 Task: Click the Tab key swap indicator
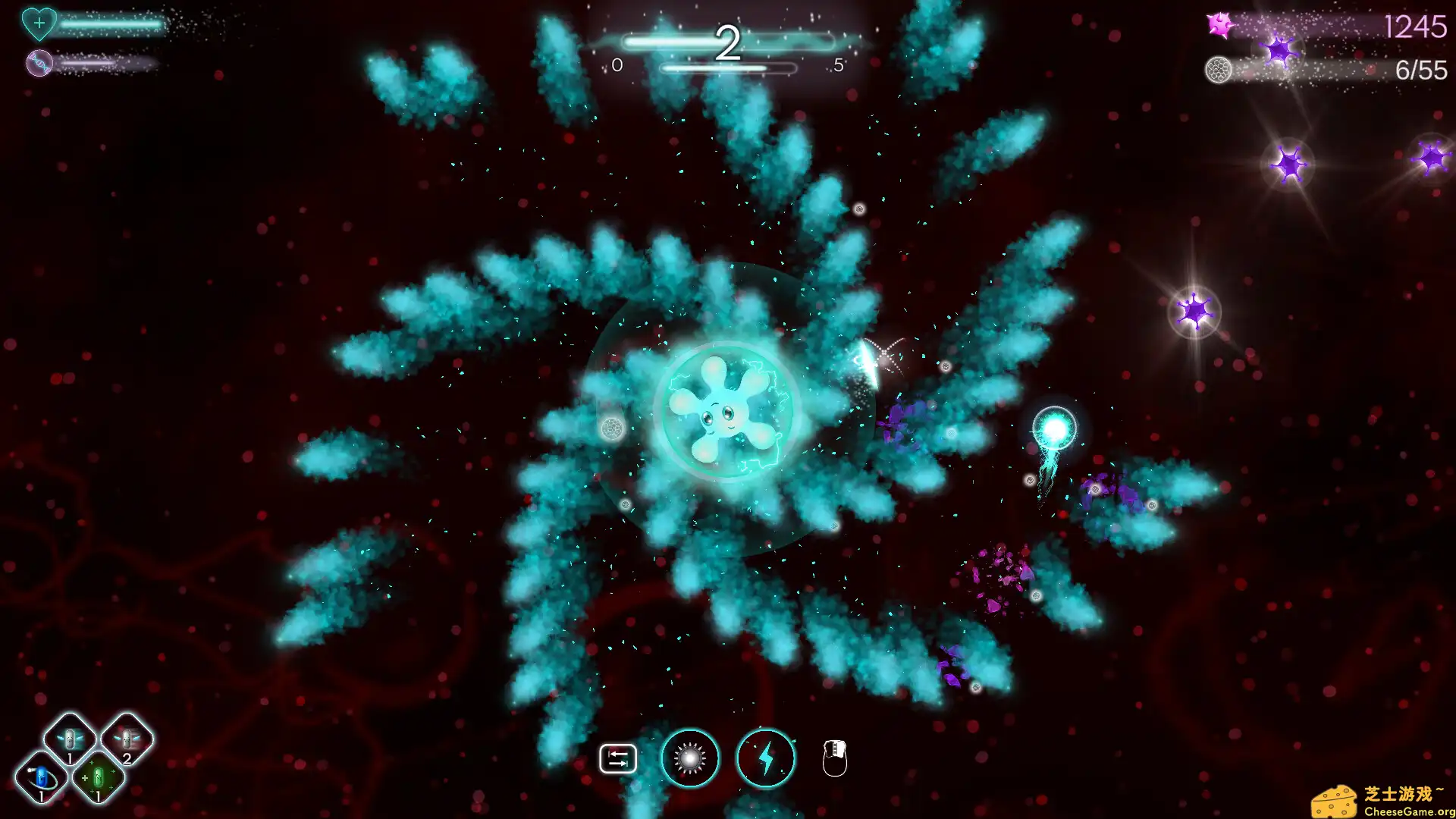(x=618, y=756)
